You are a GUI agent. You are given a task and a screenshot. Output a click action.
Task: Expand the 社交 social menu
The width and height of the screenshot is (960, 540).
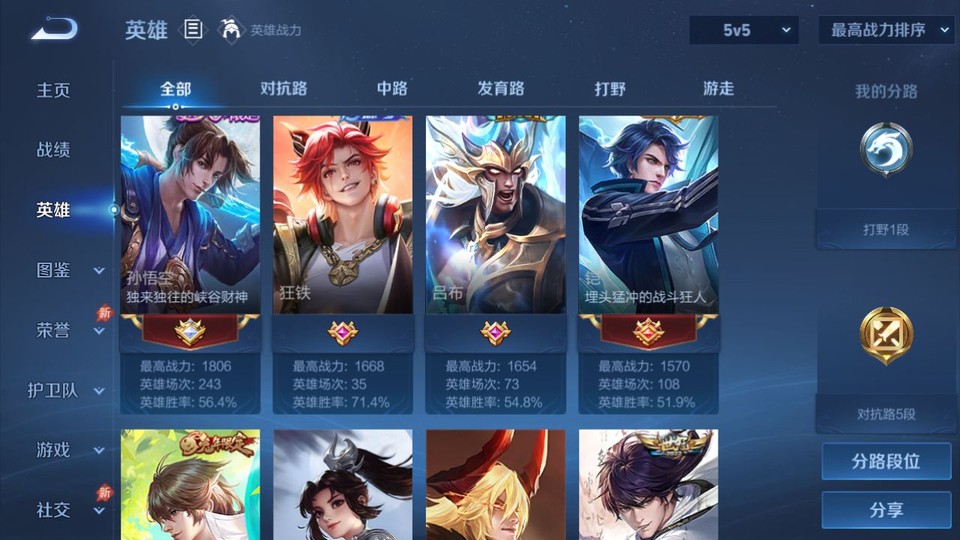[68, 510]
